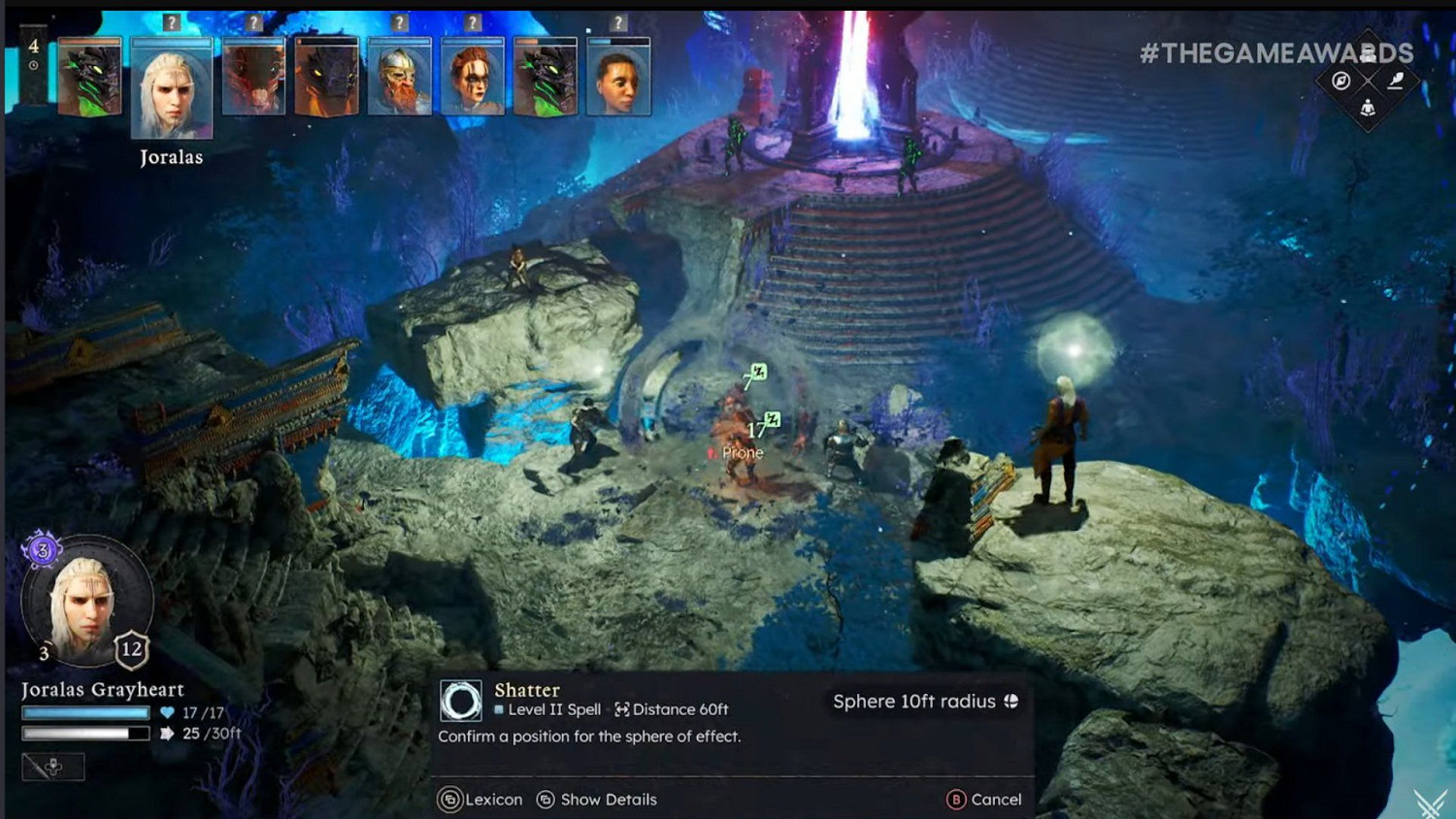Open the compass icon in the diamond menu

point(1340,82)
